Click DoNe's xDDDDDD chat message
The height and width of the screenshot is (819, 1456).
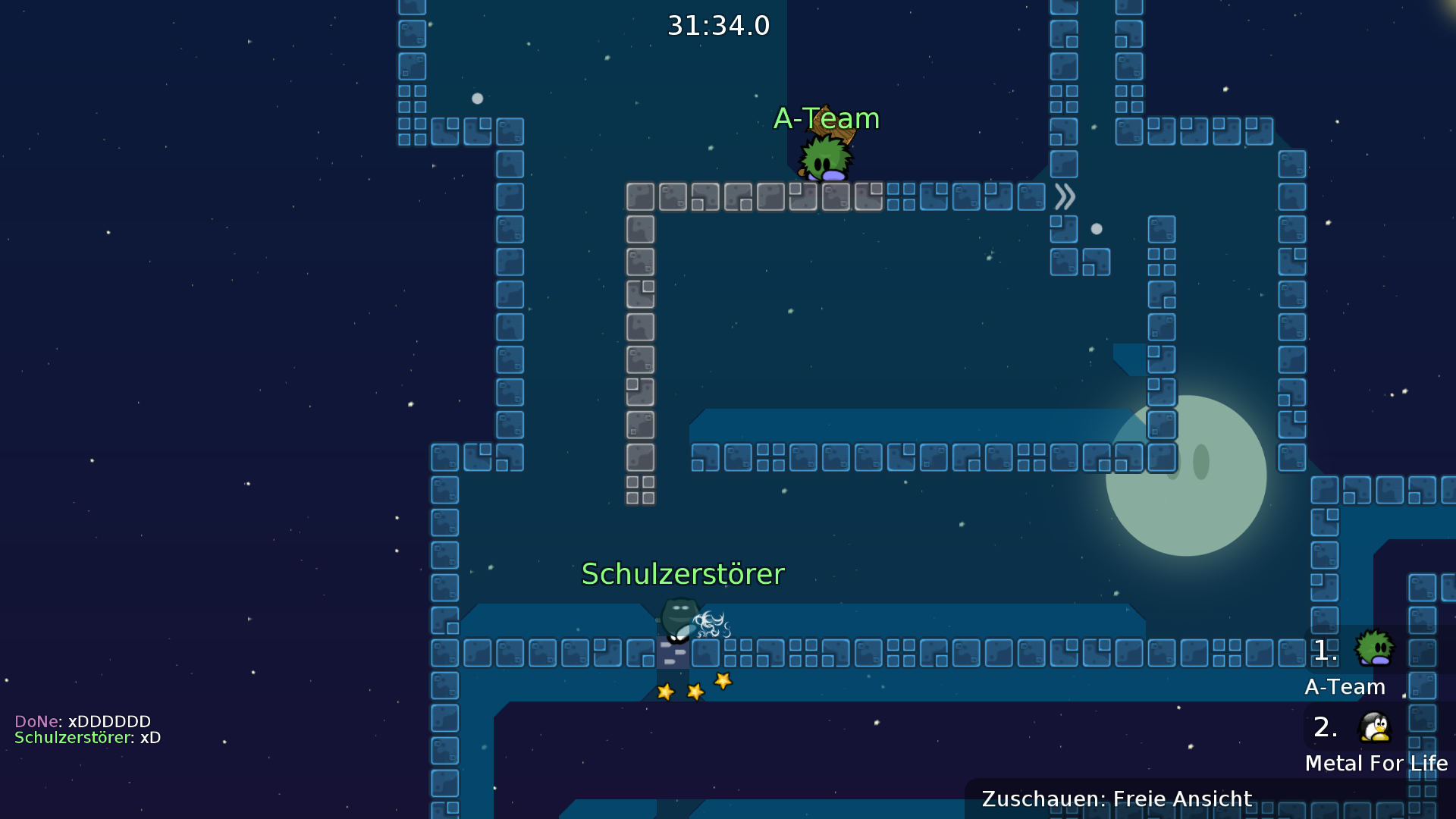pyautogui.click(x=83, y=721)
